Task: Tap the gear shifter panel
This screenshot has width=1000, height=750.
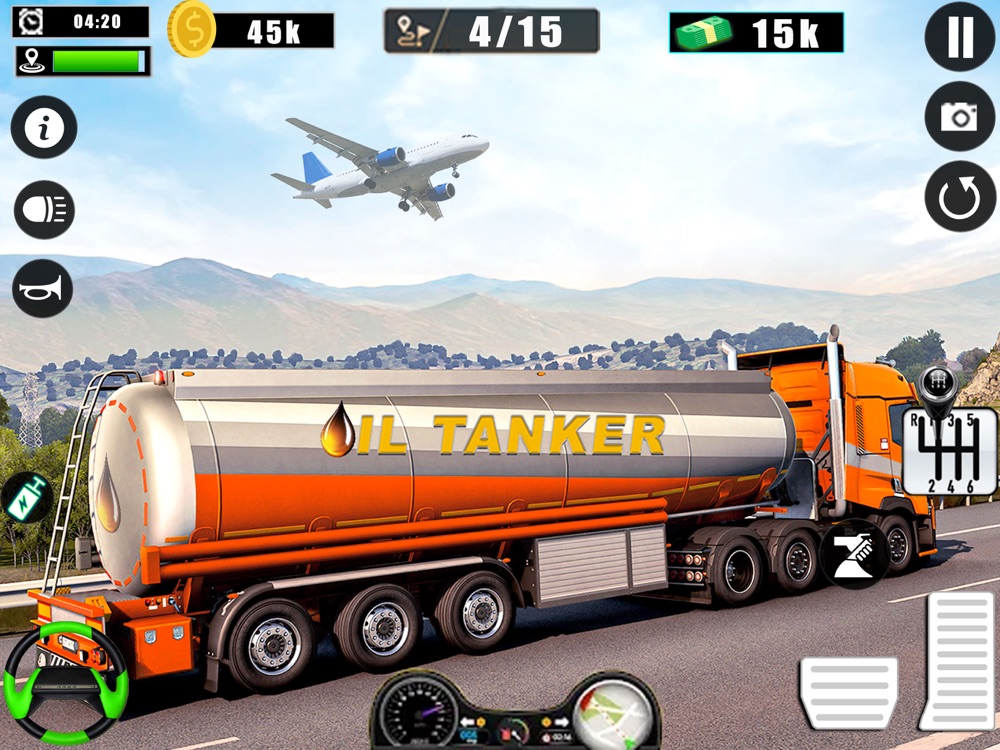Action: (949, 449)
